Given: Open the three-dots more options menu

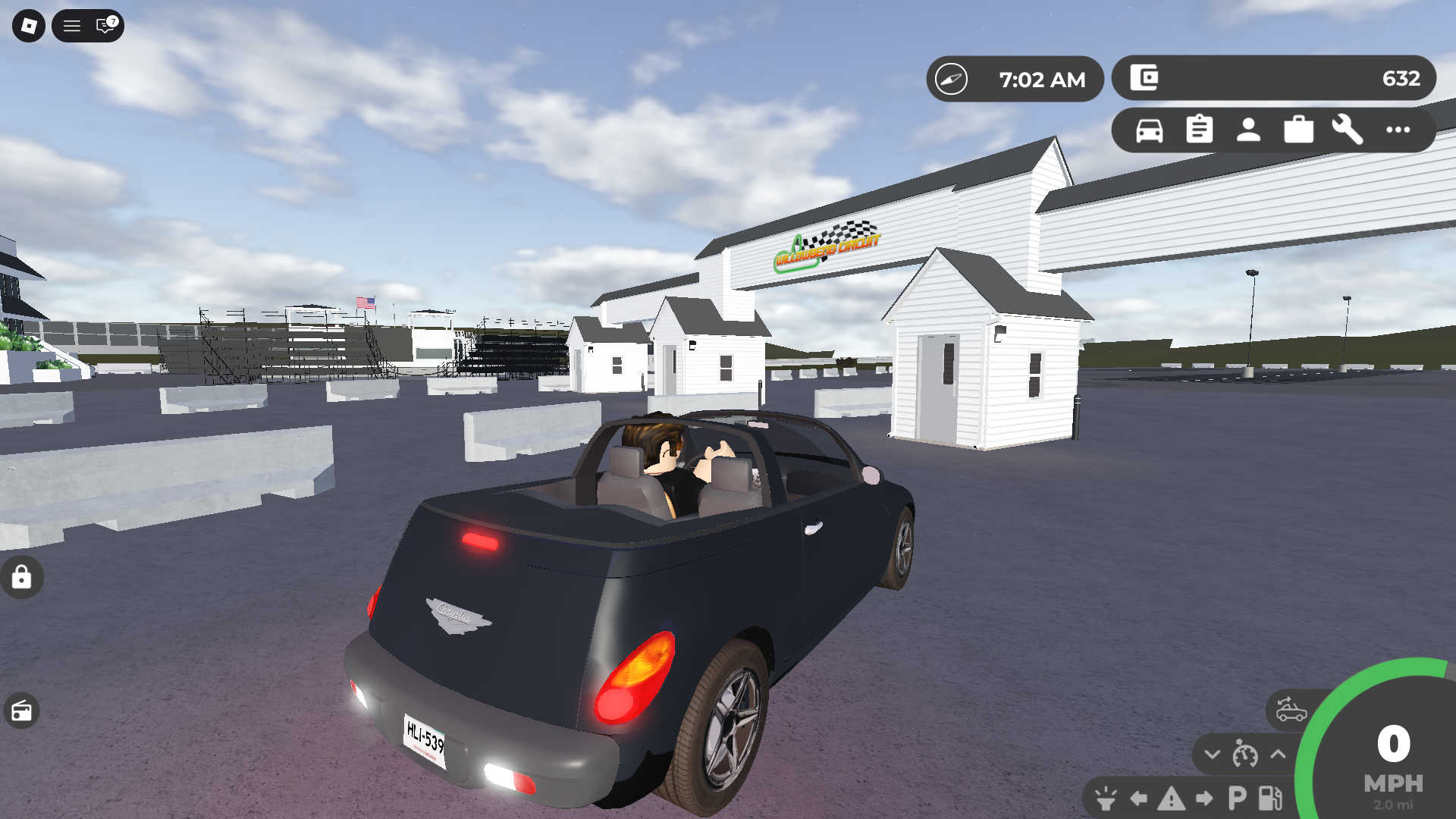Looking at the screenshot, I should (1396, 130).
